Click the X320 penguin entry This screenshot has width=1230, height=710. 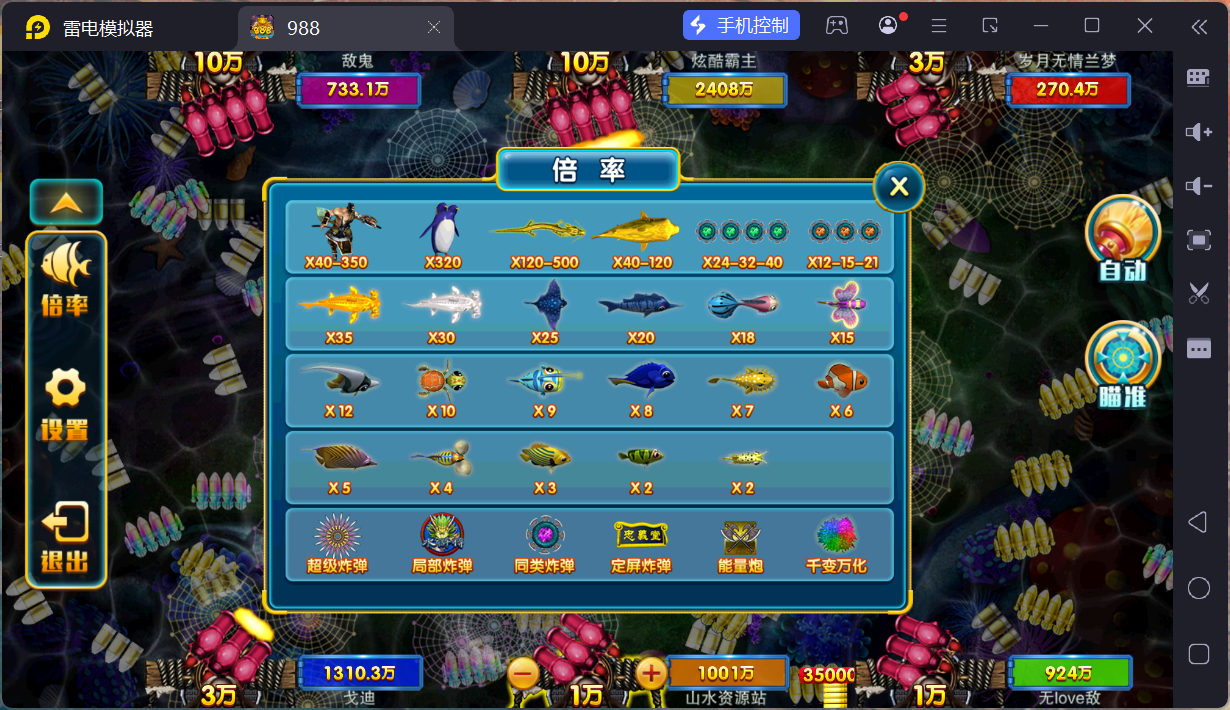click(x=442, y=235)
